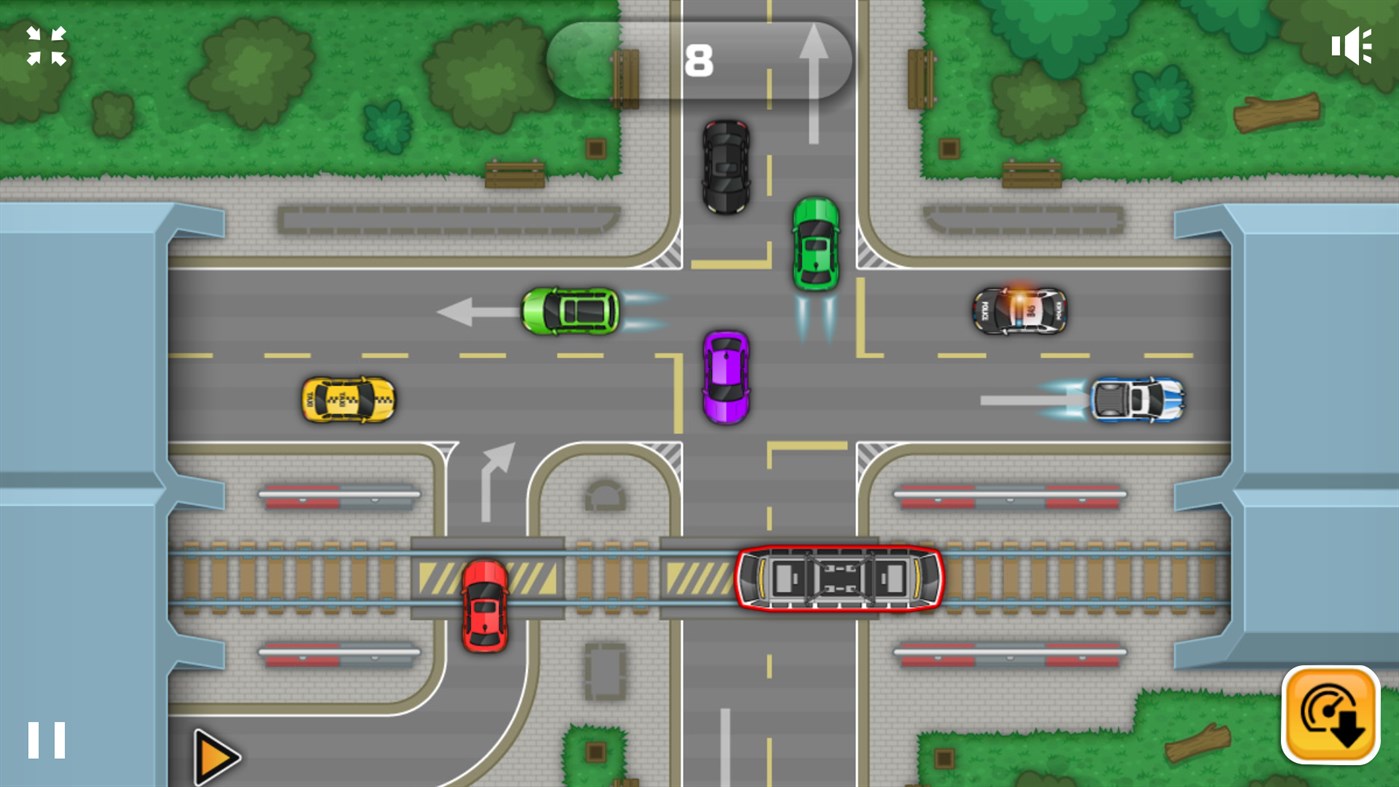Stop the black car heading toward the intersection

(724, 168)
